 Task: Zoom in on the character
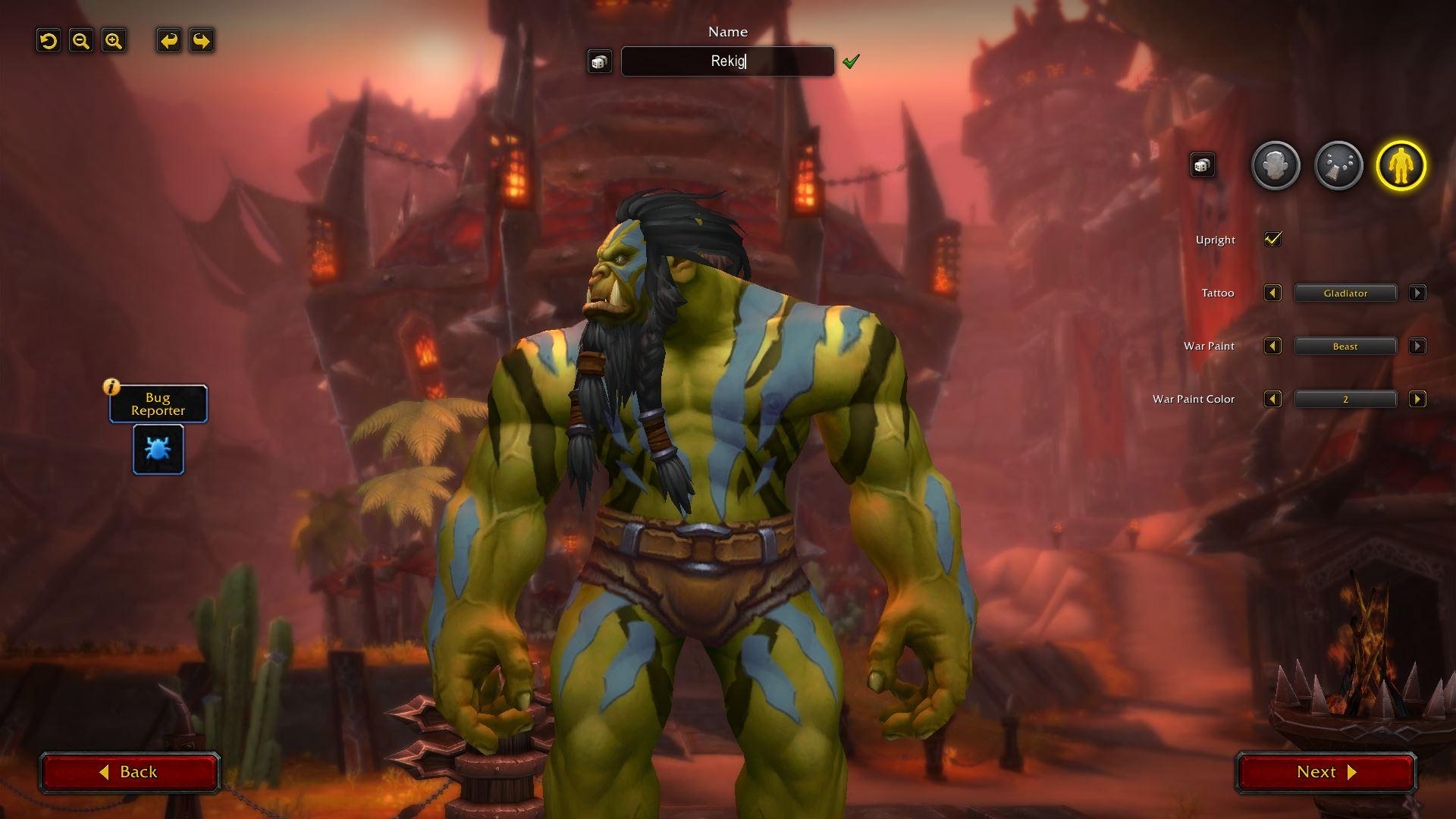(x=114, y=41)
